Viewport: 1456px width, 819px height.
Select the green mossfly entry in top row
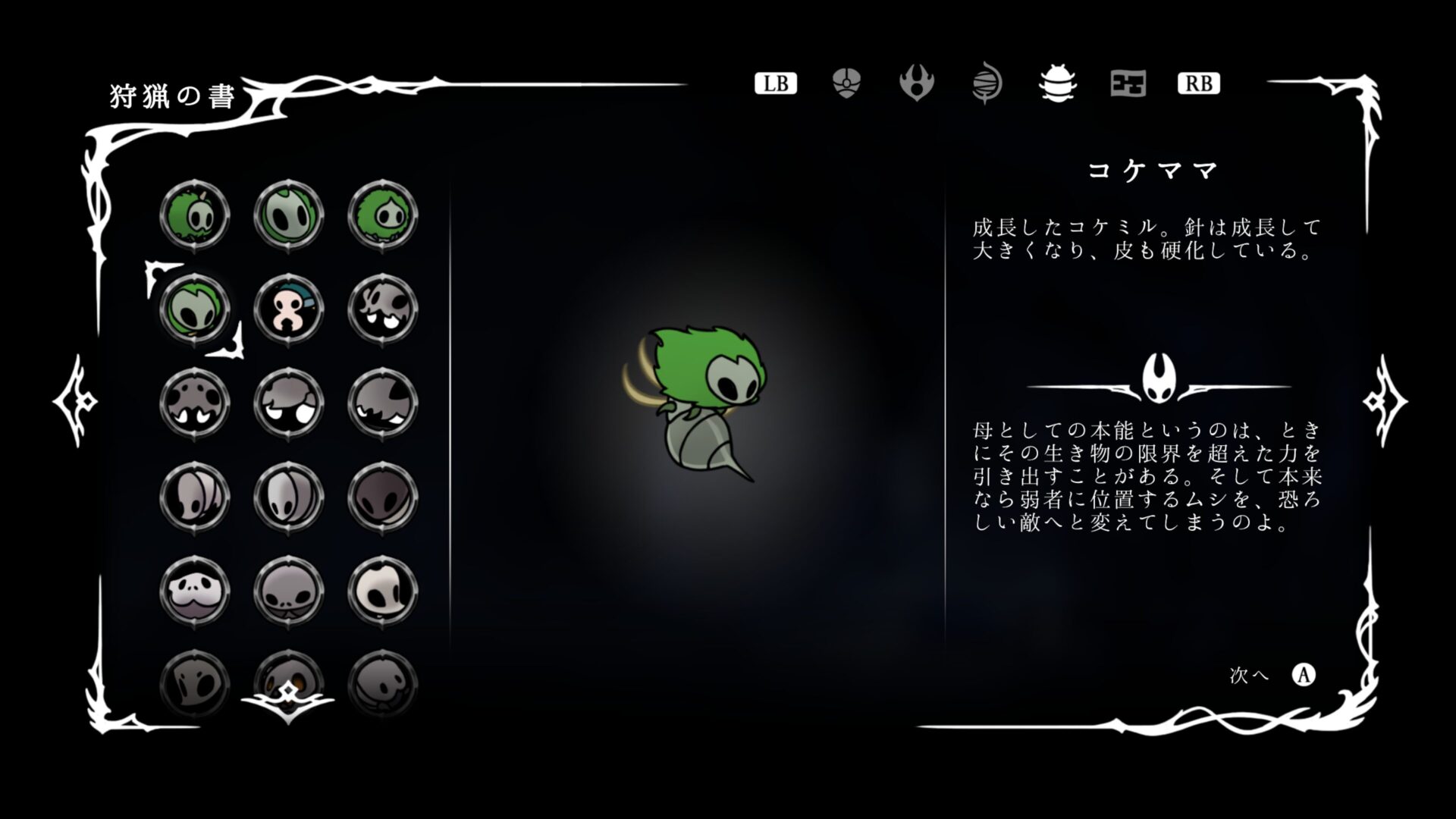[289, 215]
